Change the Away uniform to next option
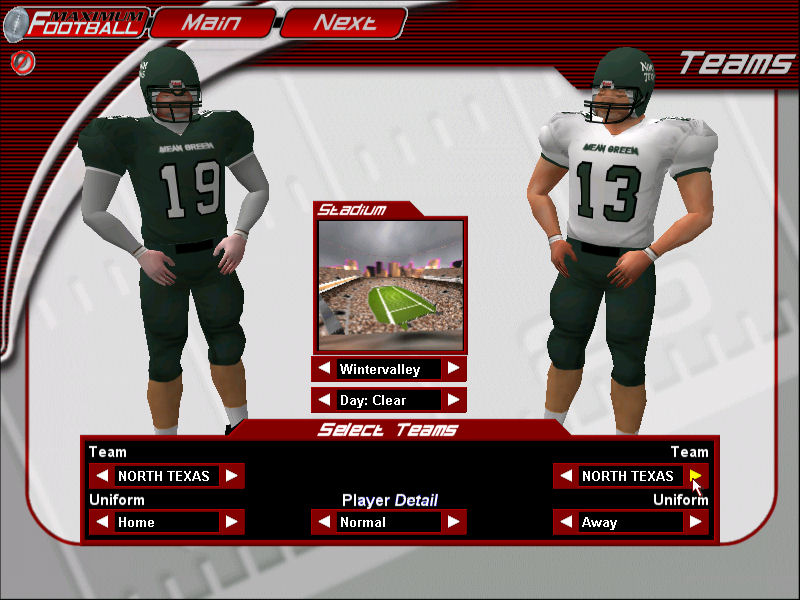Viewport: 800px width, 600px height. [x=696, y=522]
